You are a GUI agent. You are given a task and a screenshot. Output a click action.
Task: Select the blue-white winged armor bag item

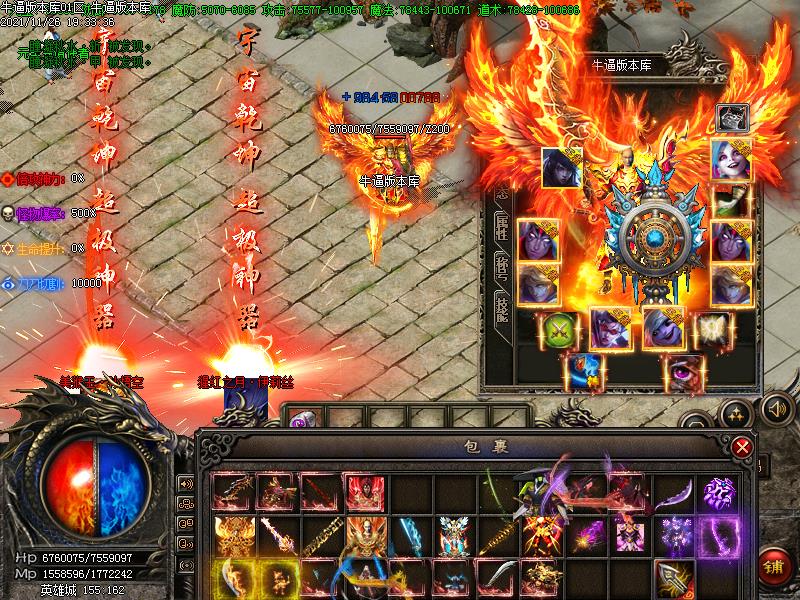[x=453, y=535]
